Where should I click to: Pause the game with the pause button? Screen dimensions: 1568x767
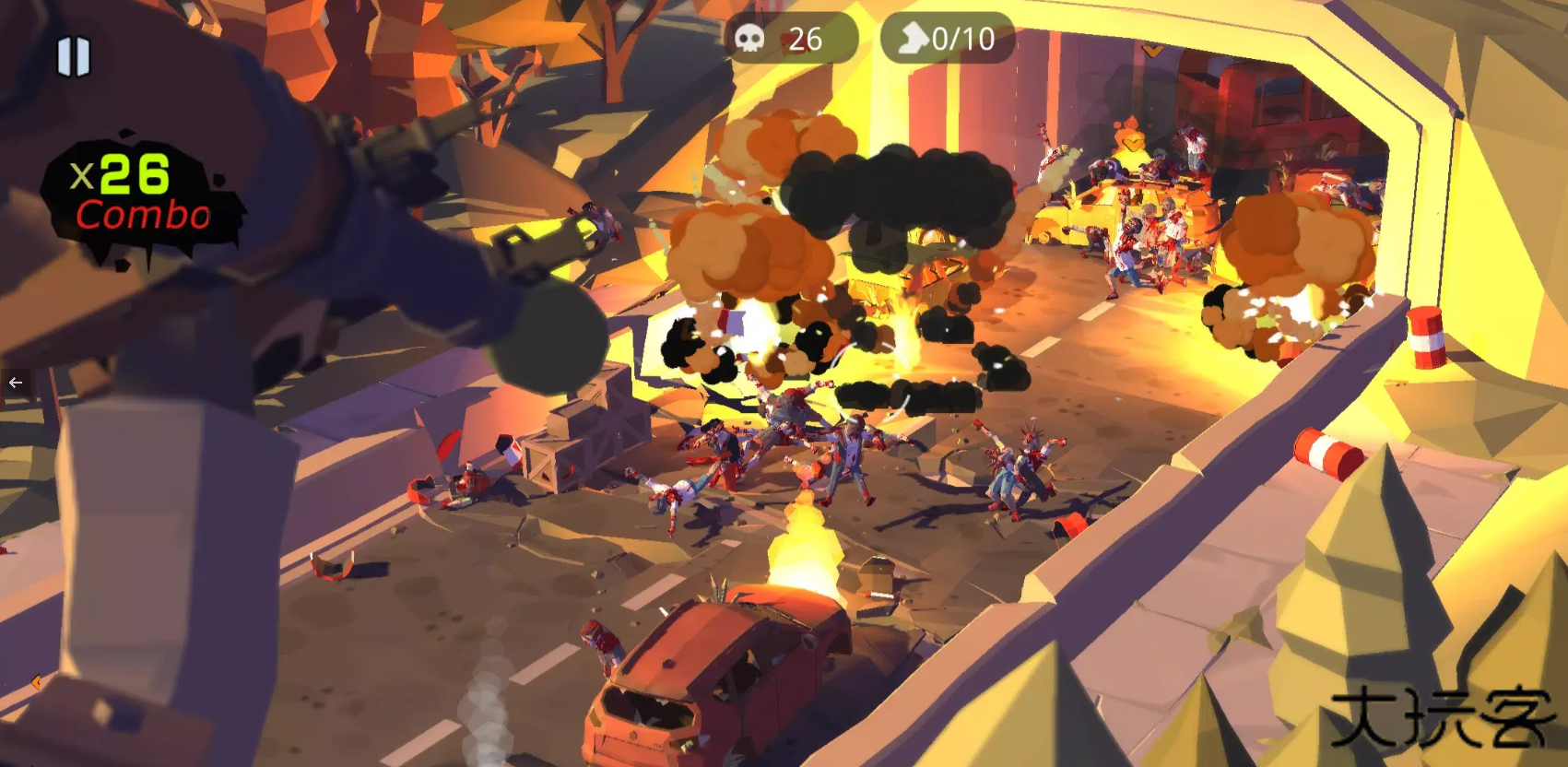(74, 57)
